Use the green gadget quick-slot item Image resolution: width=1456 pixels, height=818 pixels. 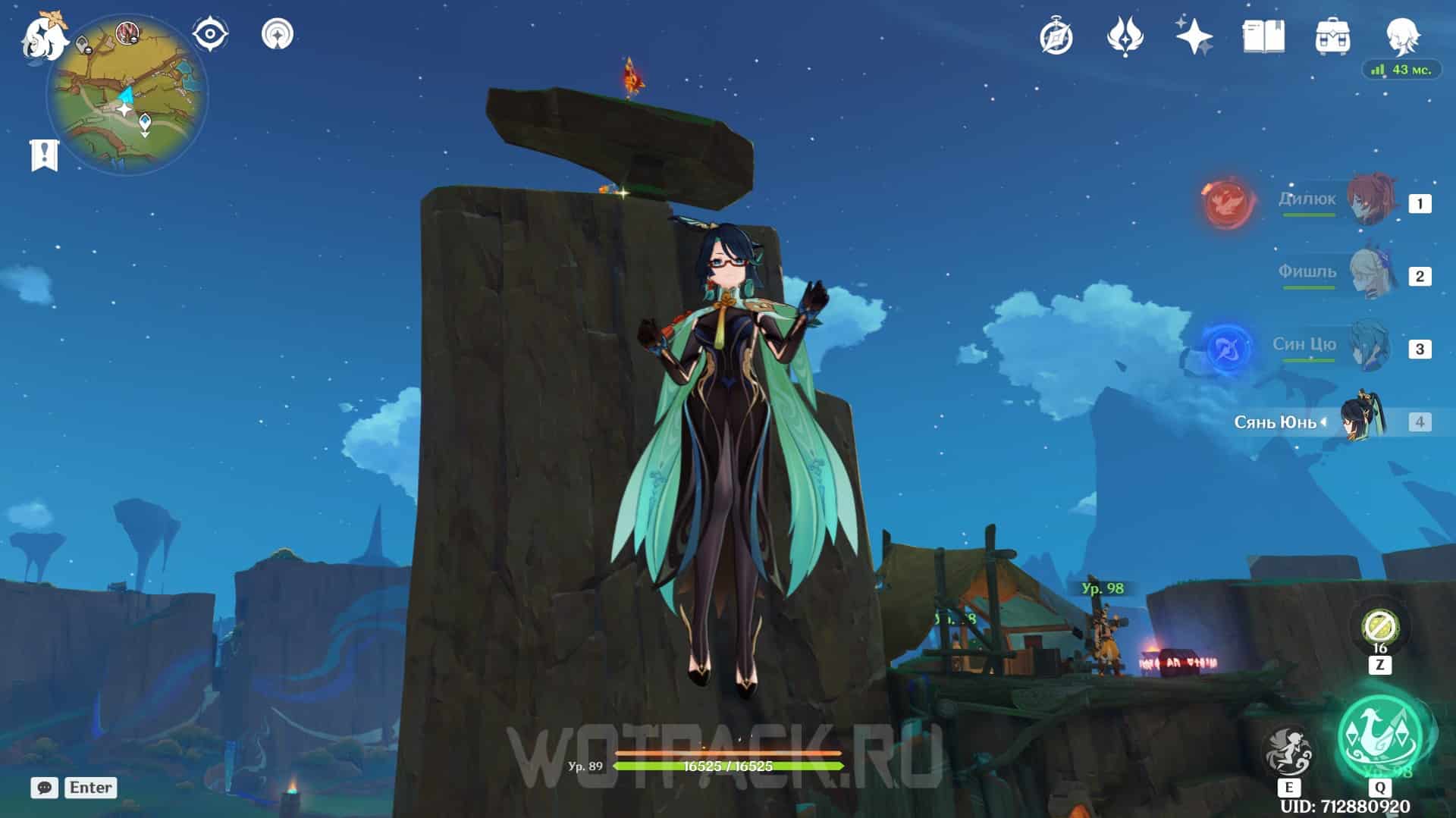(1379, 627)
